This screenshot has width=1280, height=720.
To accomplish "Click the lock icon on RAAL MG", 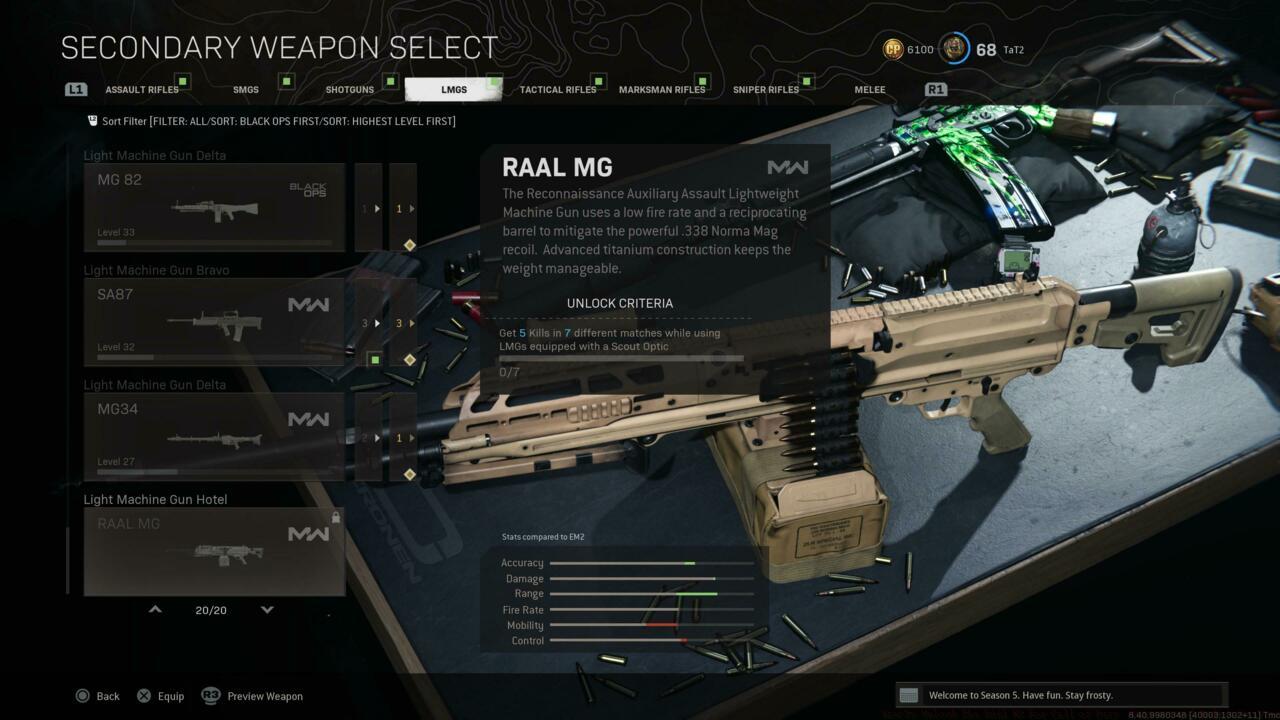I will coord(336,516).
